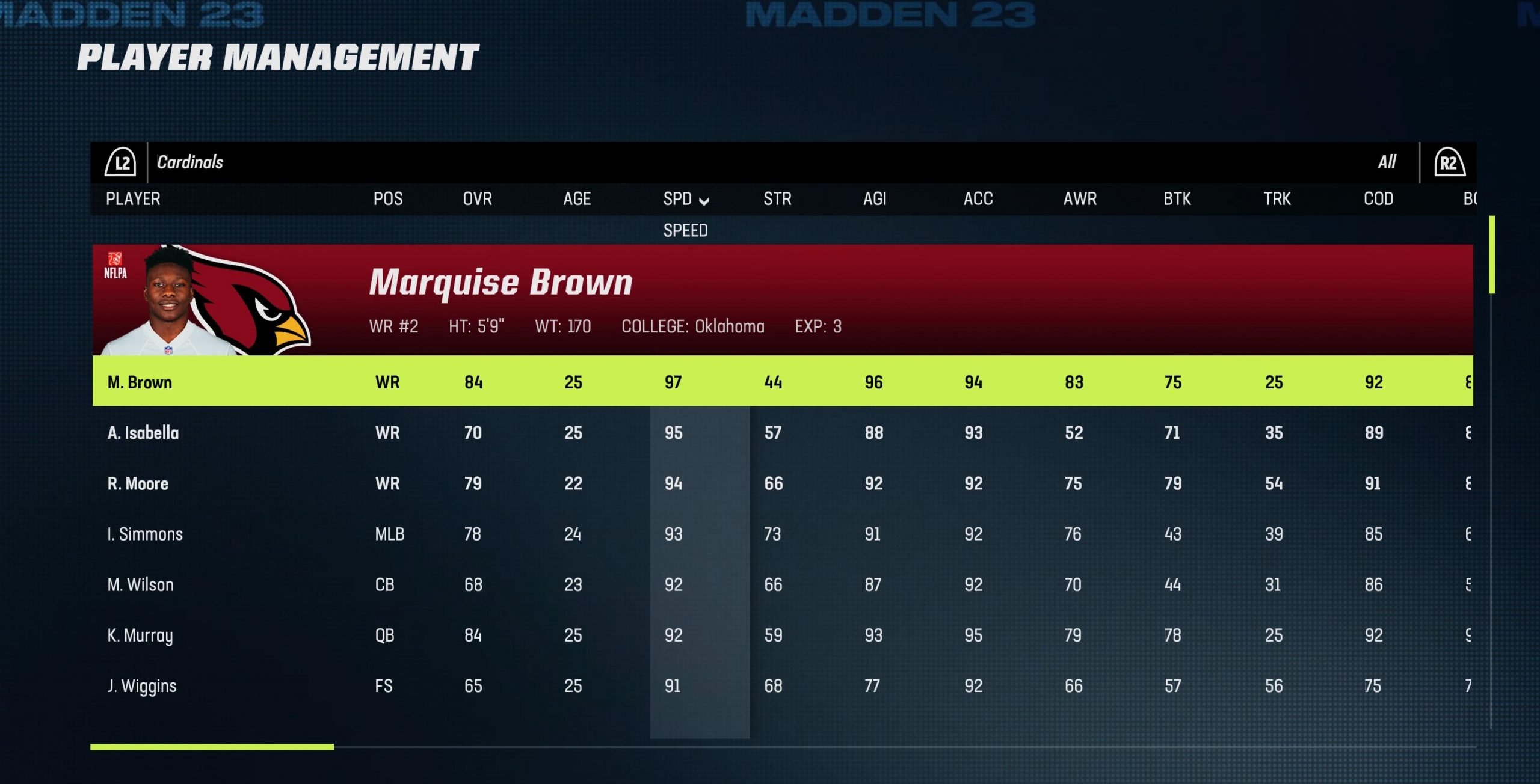
Task: Change the Cardinals team selector
Action: click(x=190, y=162)
